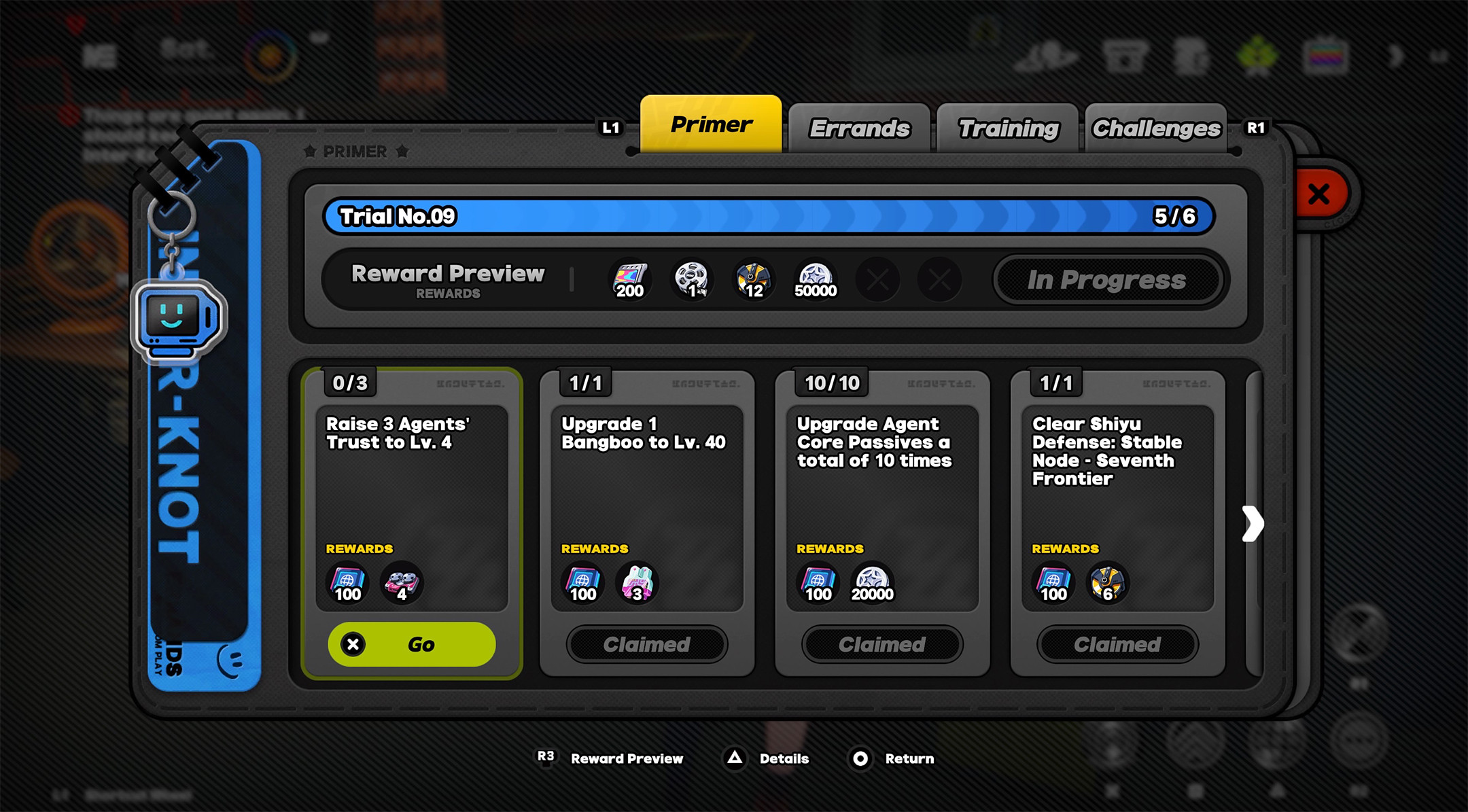Show next tasks with the right arrow
Screen dimensions: 1468x812
(x=1253, y=524)
